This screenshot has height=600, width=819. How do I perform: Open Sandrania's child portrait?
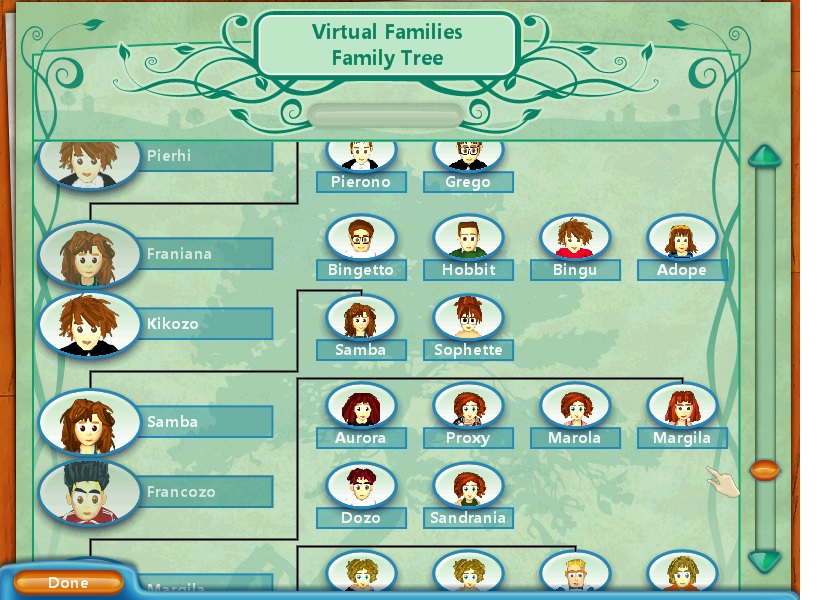click(x=468, y=488)
